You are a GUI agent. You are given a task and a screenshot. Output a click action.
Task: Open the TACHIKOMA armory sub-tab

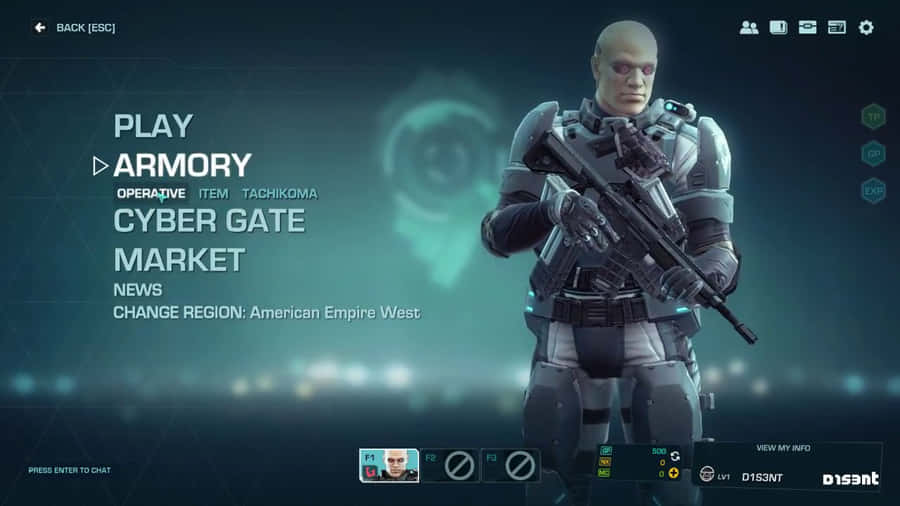279,194
